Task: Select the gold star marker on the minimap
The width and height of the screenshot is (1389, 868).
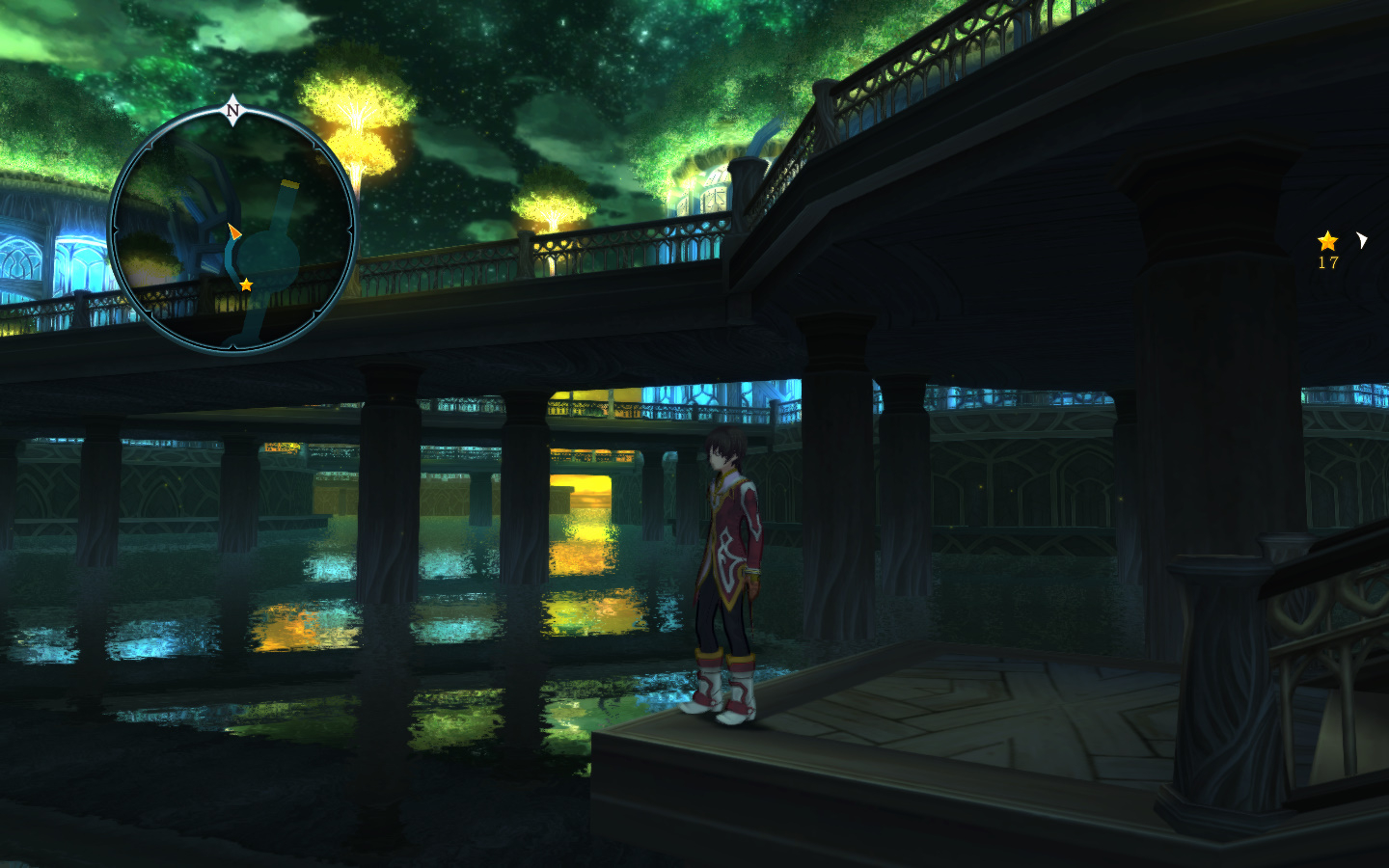Action: click(x=246, y=285)
